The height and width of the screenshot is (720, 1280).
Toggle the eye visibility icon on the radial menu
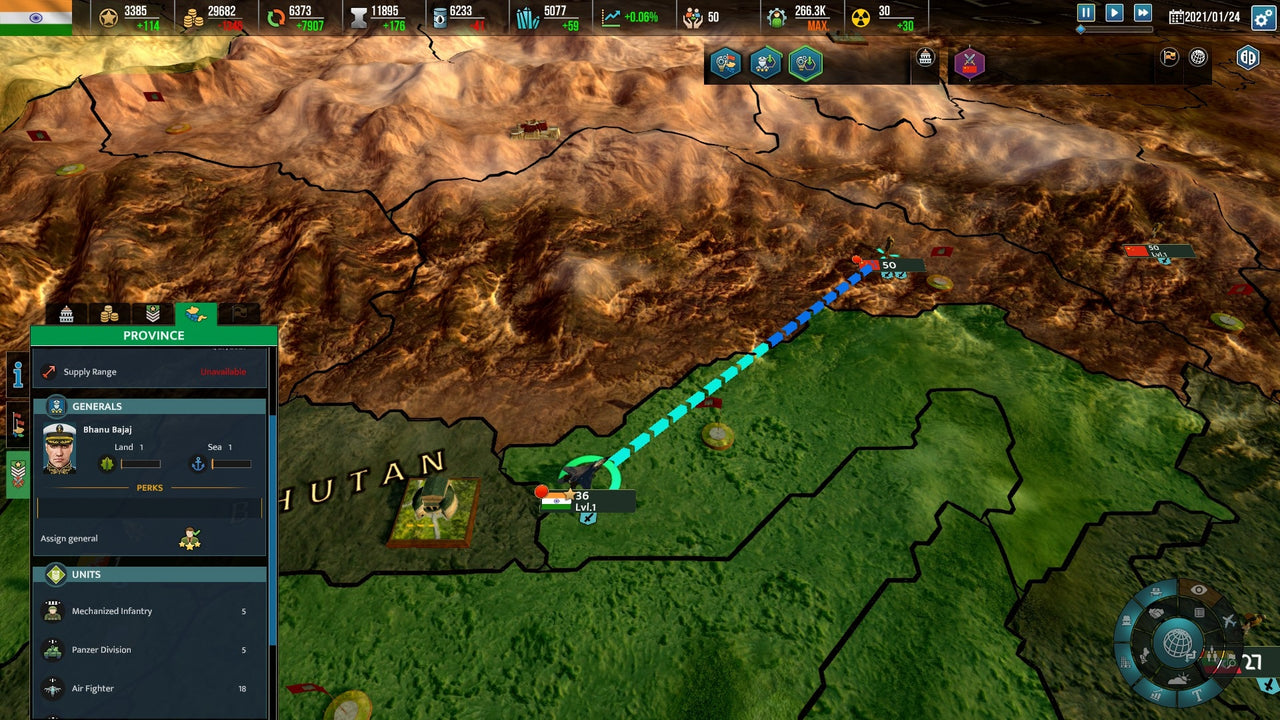(x=1198, y=589)
